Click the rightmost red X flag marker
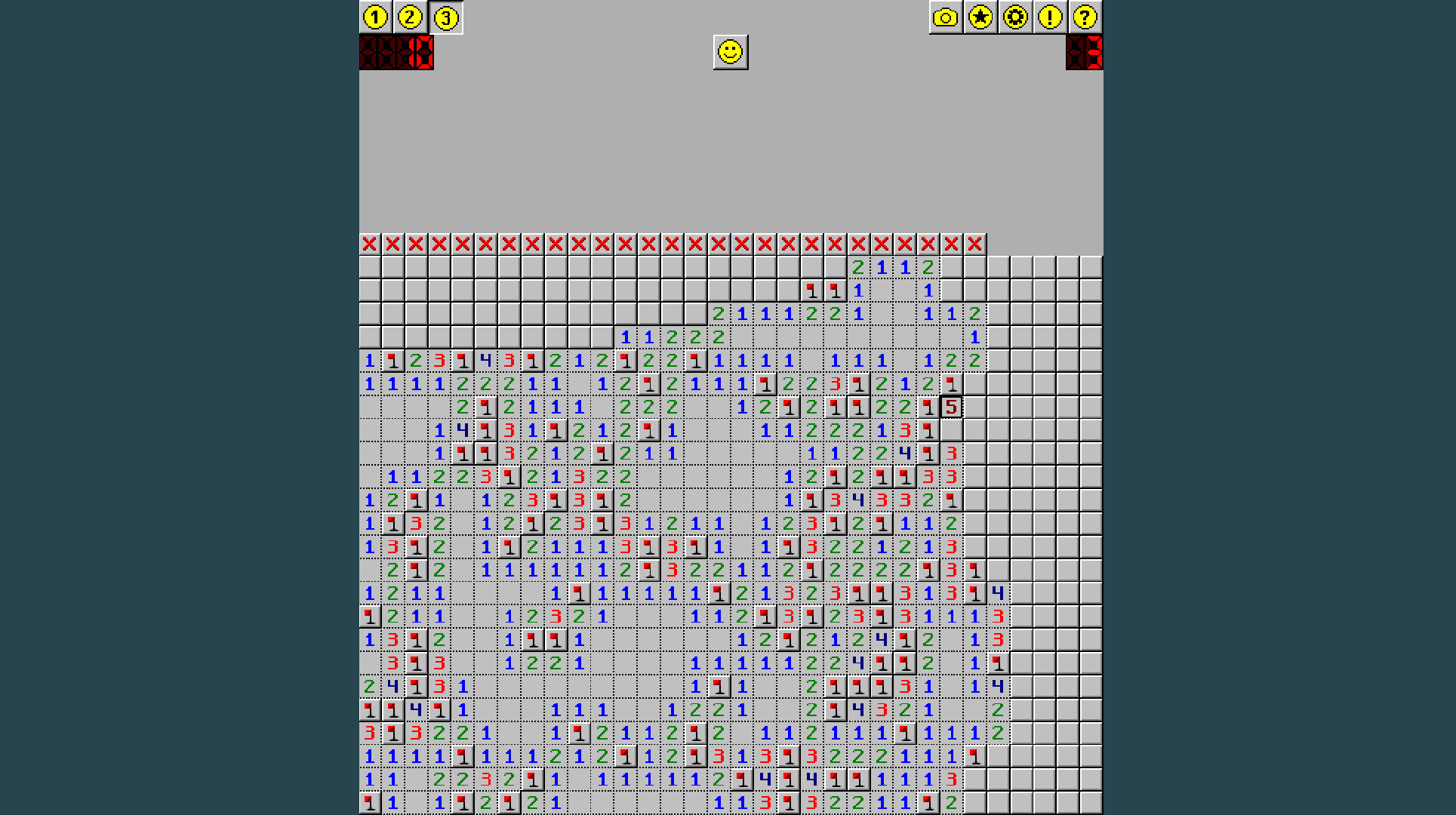1456x815 pixels. coord(974,244)
